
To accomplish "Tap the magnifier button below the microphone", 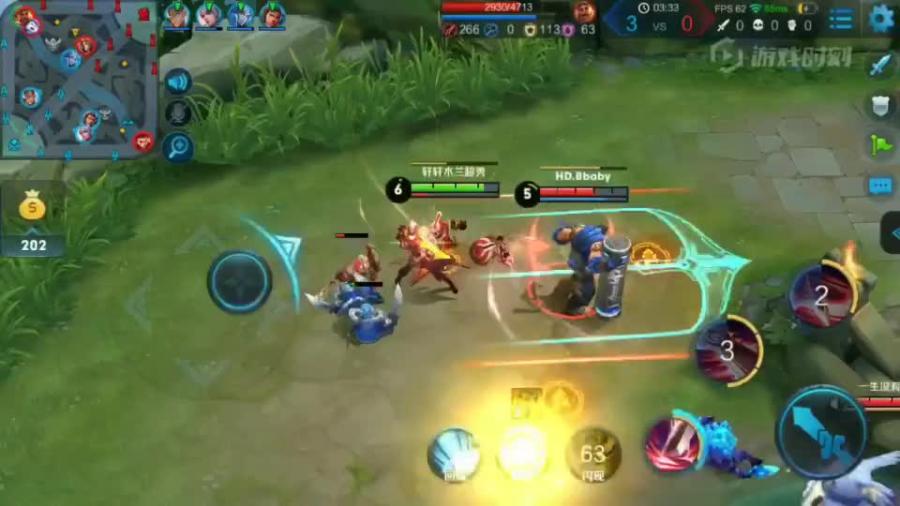I will pyautogui.click(x=178, y=148).
